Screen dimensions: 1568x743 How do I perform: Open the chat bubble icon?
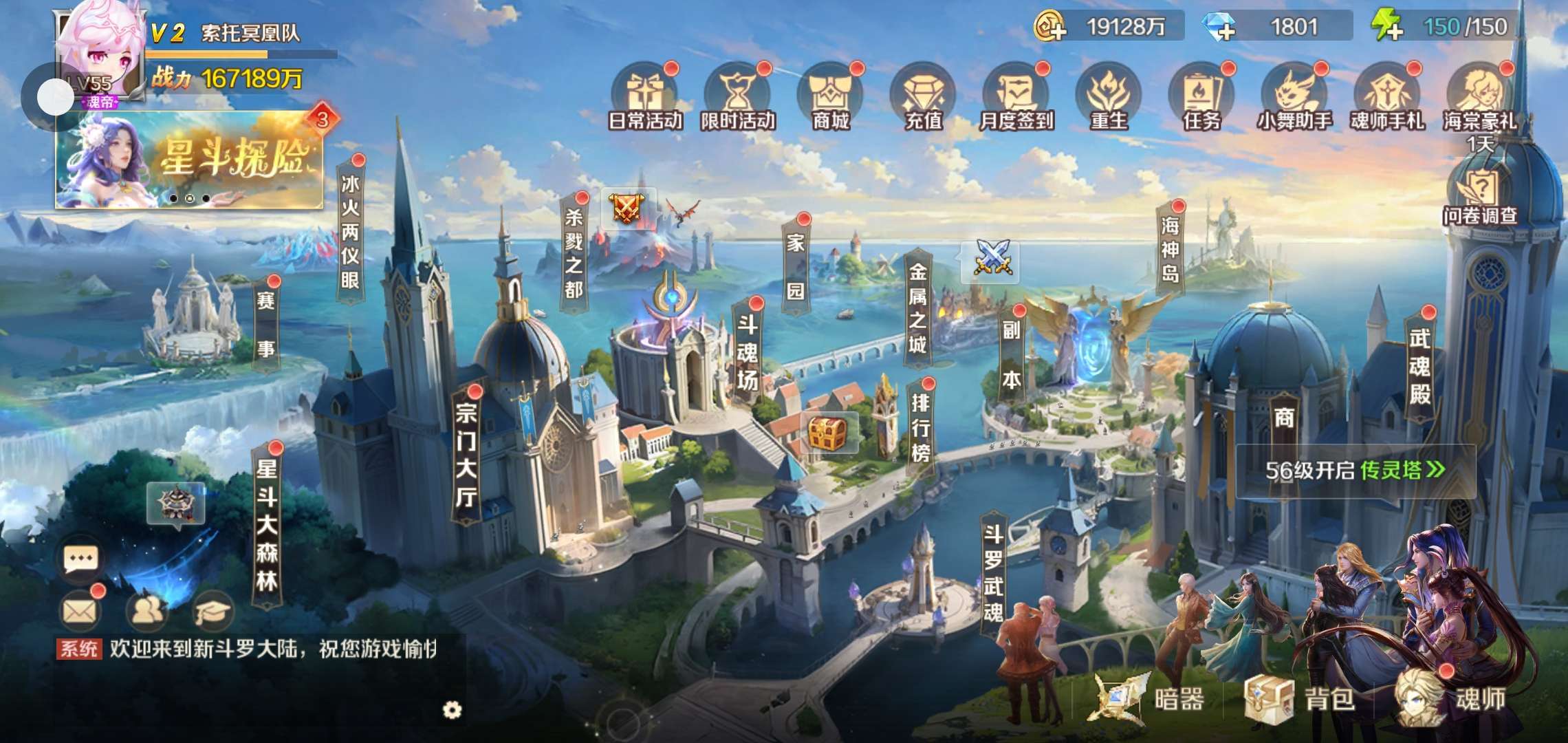pyautogui.click(x=80, y=559)
